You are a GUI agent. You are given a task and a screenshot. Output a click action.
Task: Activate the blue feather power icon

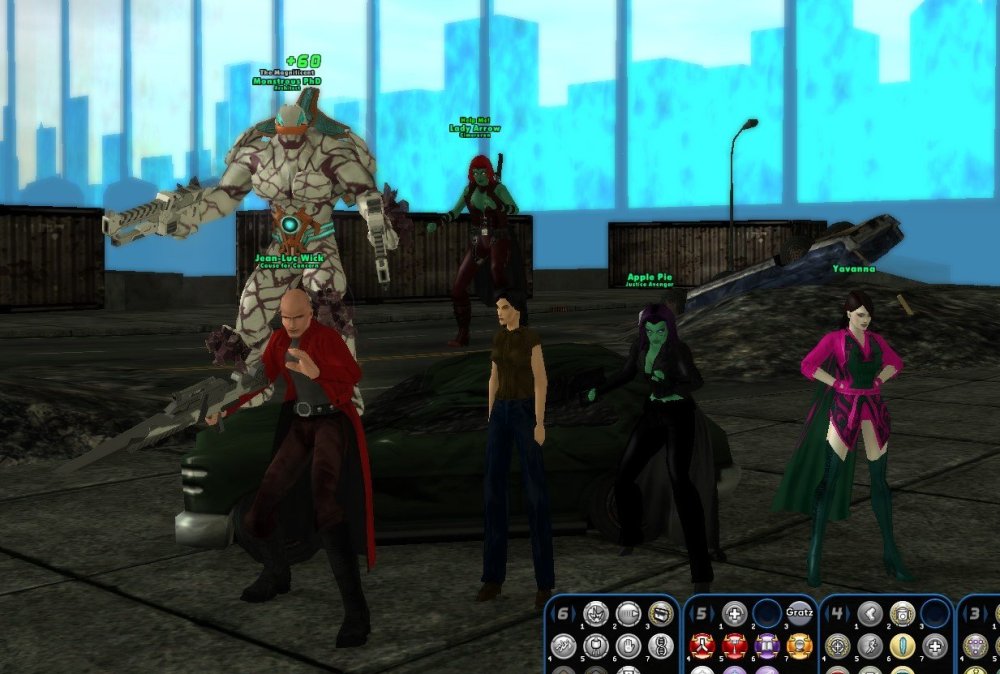[x=903, y=646]
